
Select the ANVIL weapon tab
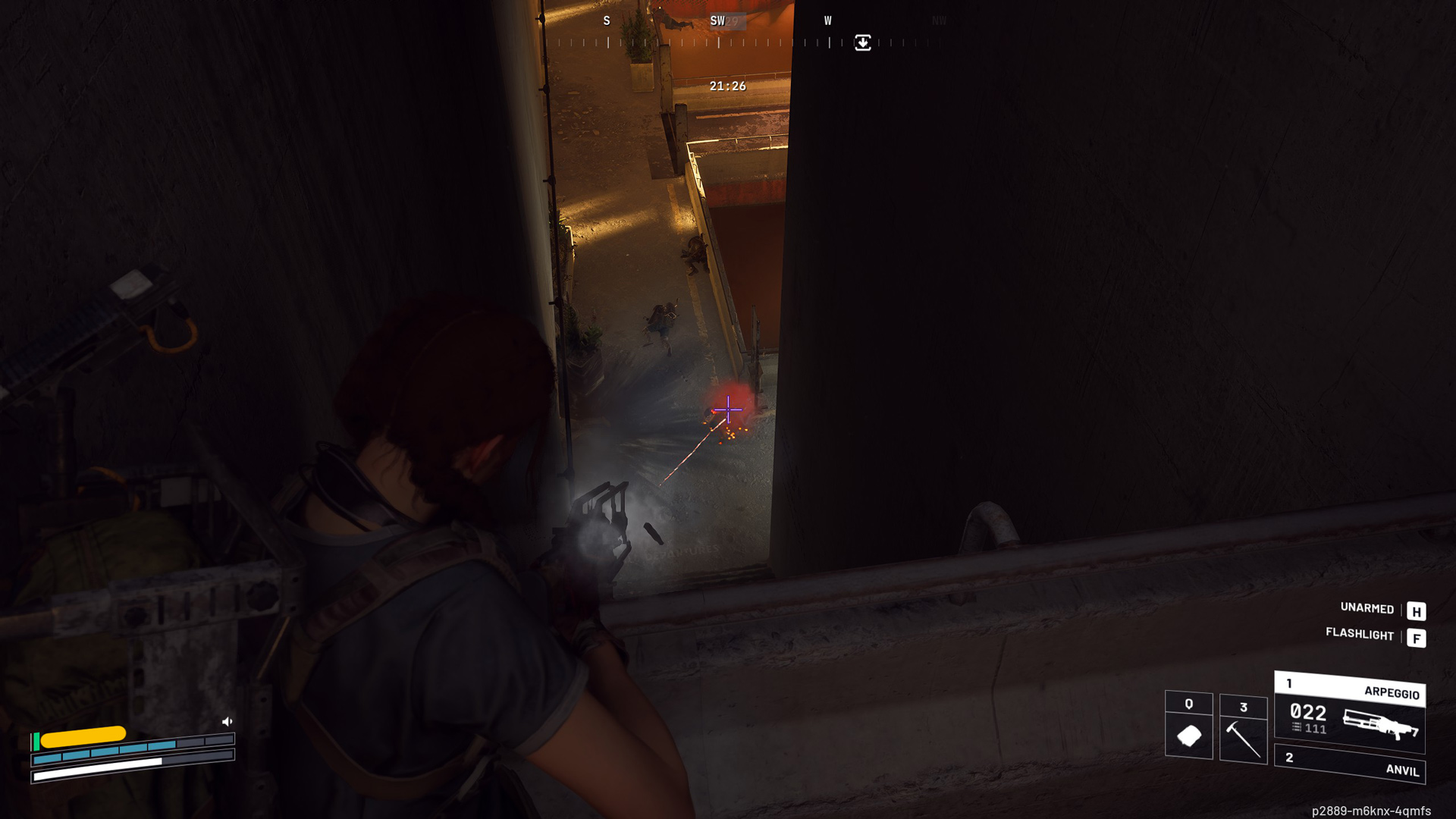tap(1403, 771)
